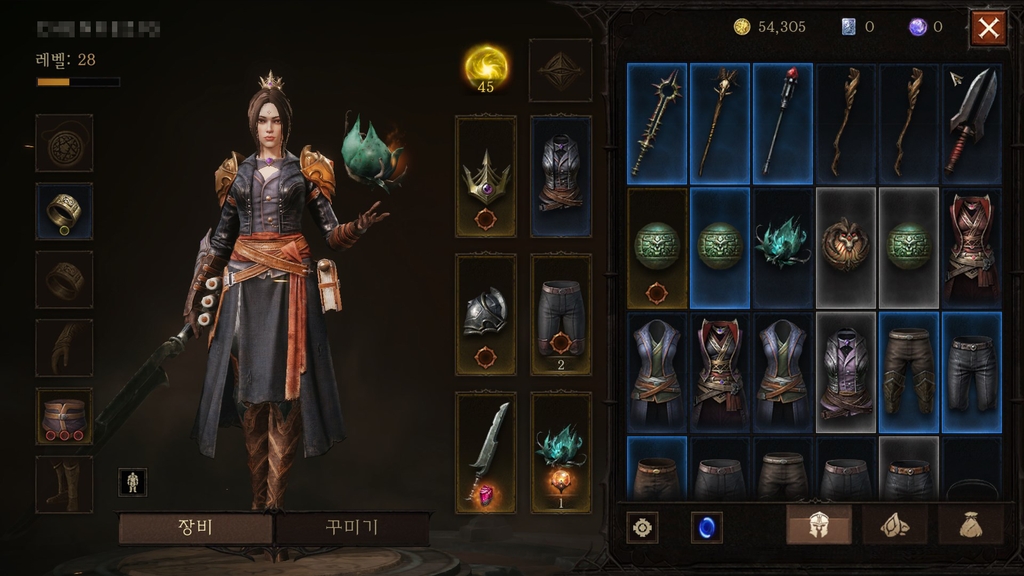This screenshot has width=1024, height=576.
Task: Select the red-tipped black wand in inventory
Action: pyautogui.click(x=783, y=123)
